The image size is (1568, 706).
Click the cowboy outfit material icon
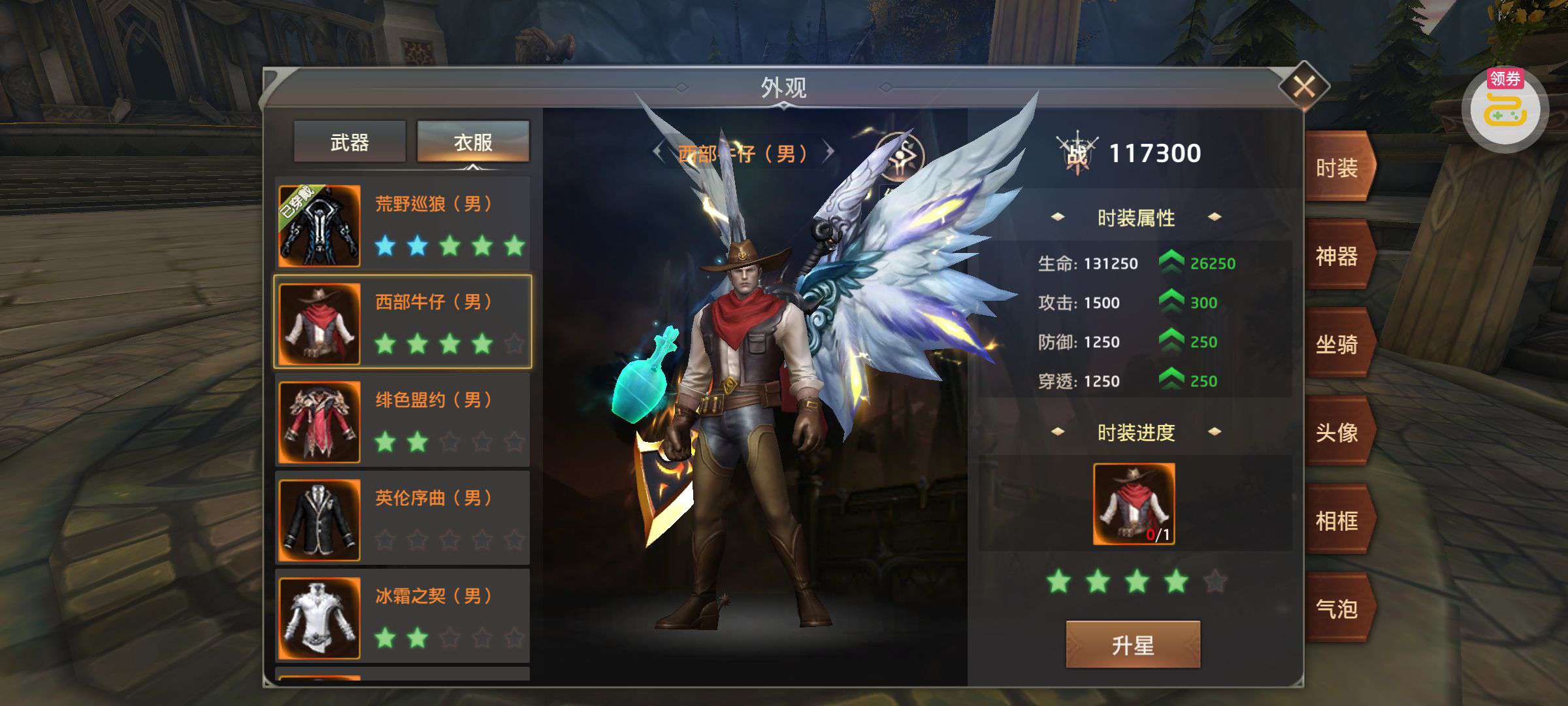1134,503
